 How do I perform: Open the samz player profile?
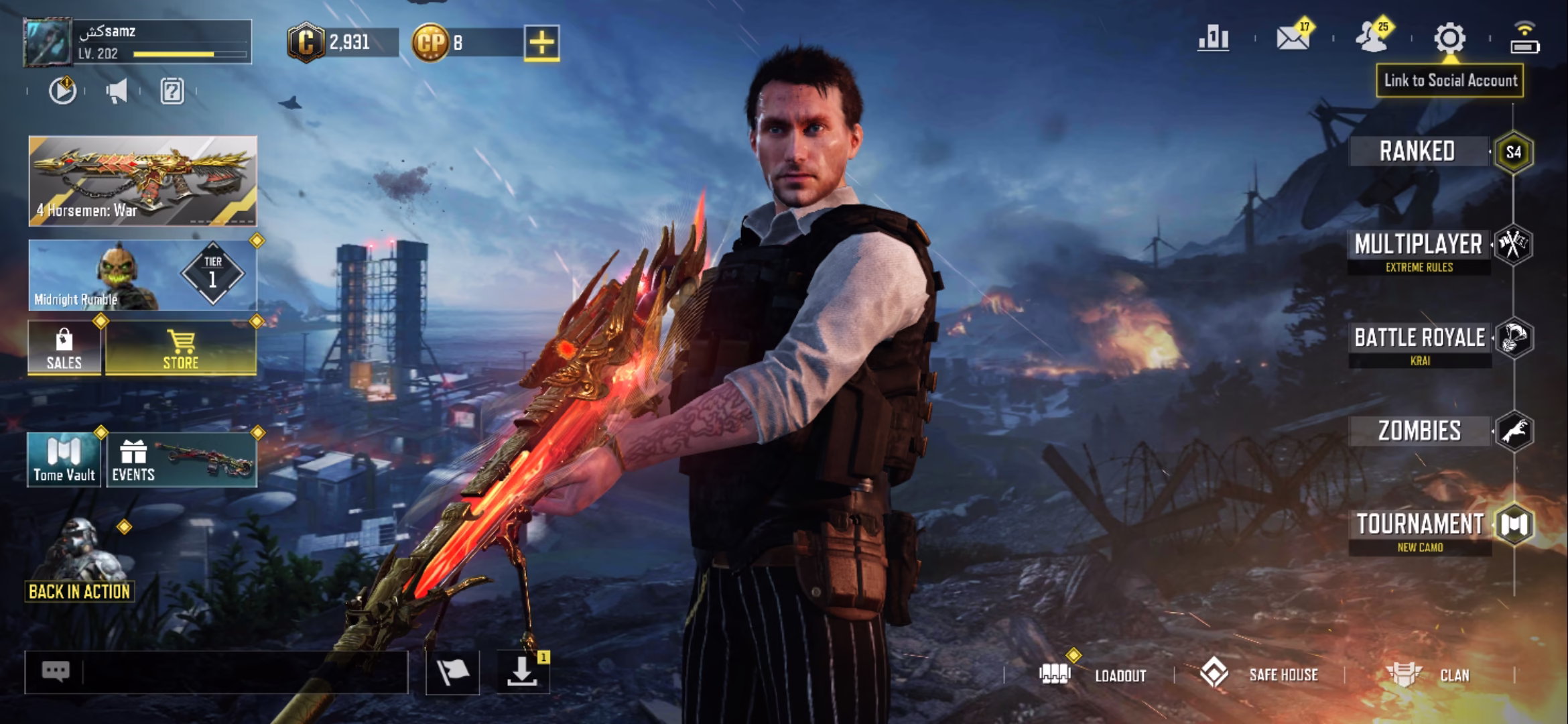click(138, 42)
